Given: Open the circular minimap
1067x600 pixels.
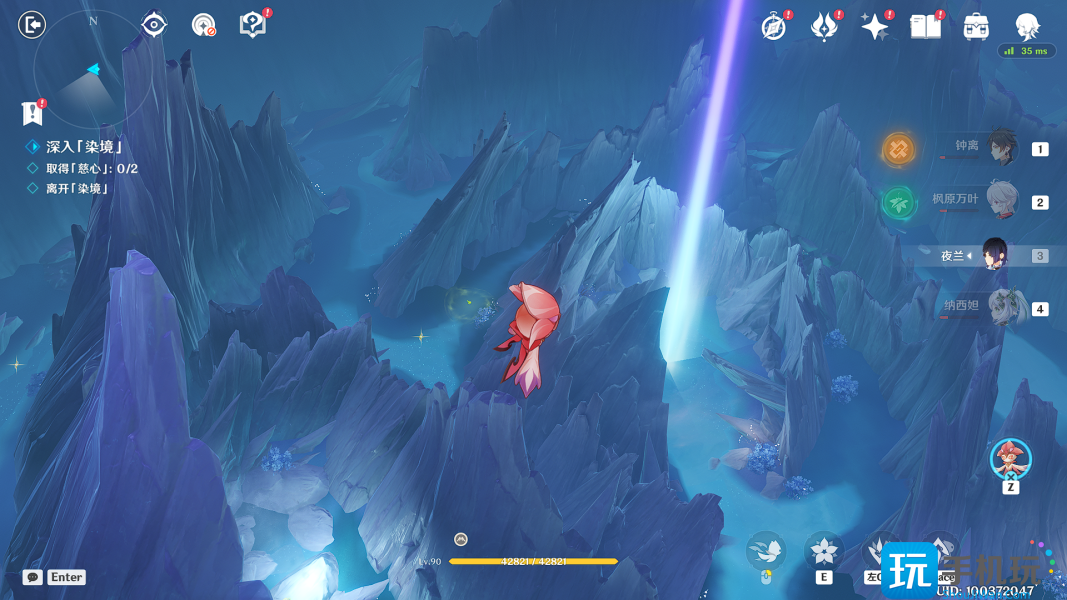Looking at the screenshot, I should [x=93, y=70].
